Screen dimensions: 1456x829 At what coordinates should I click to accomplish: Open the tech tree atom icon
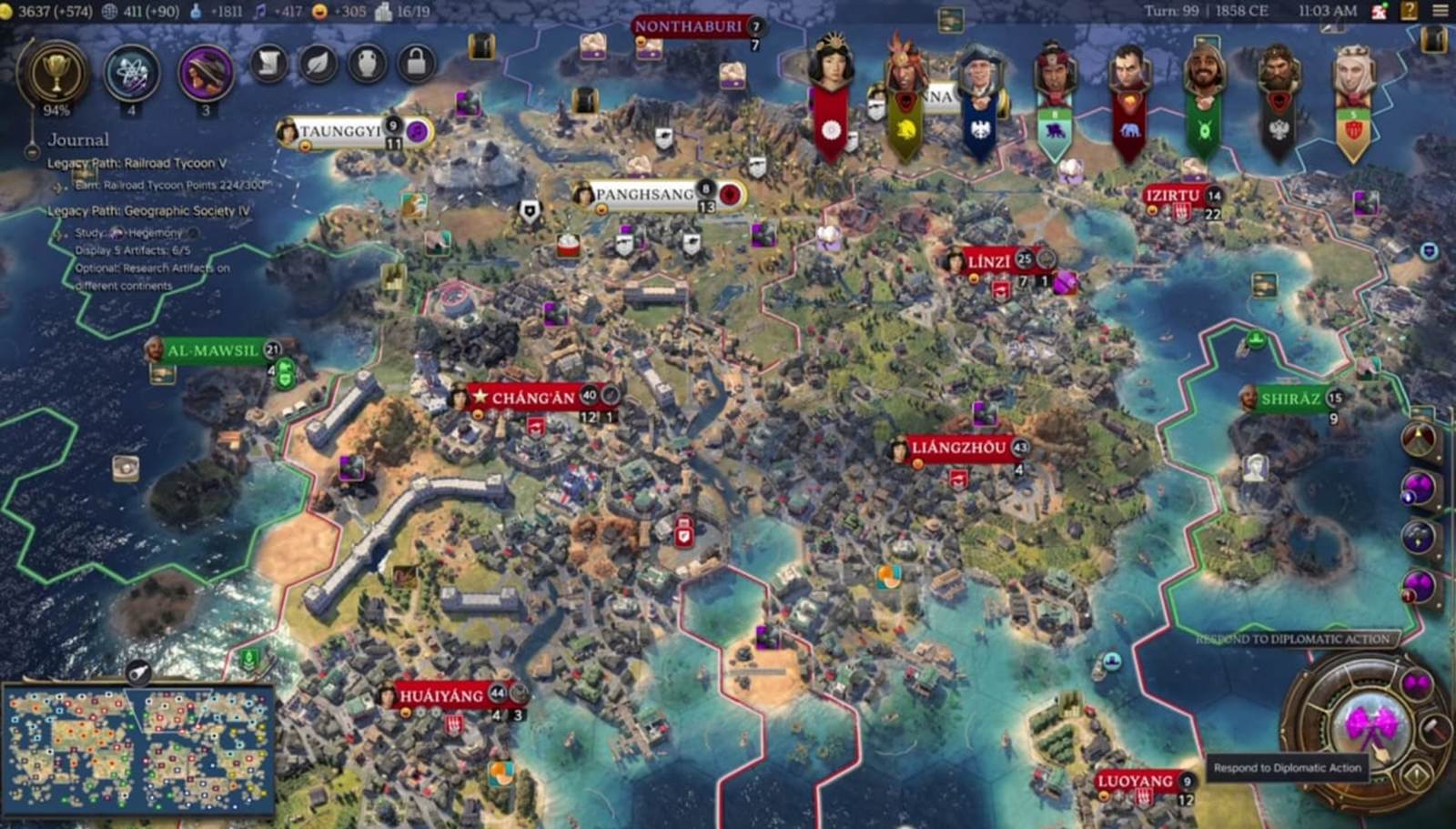coord(132,73)
